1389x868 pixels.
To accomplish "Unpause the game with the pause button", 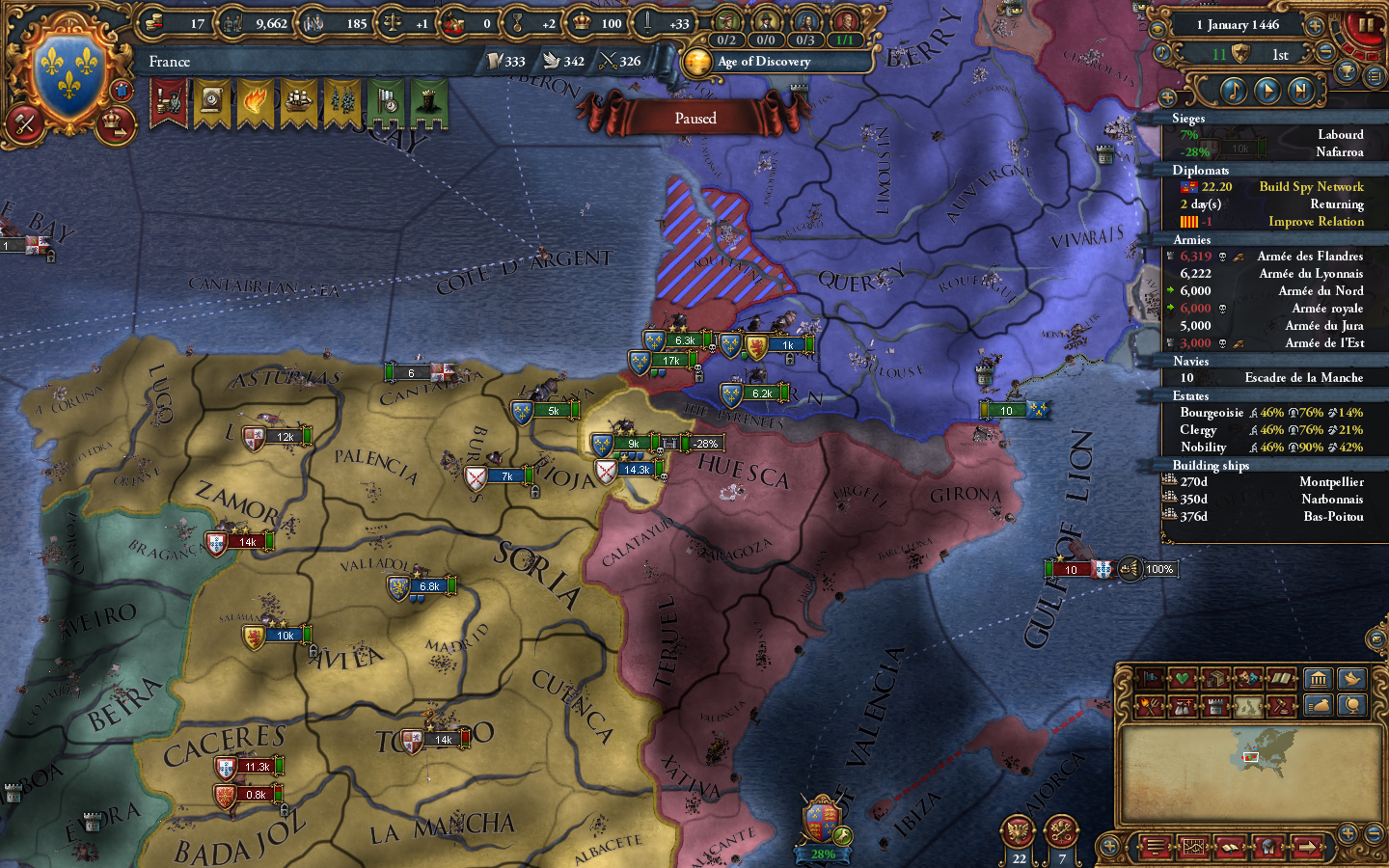I will (x=1365, y=22).
